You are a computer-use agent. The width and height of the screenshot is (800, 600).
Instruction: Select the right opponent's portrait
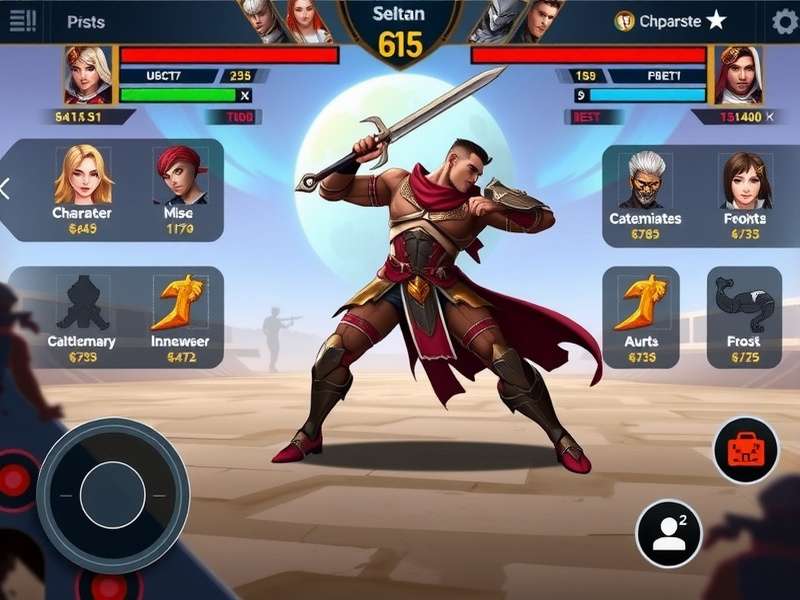738,75
